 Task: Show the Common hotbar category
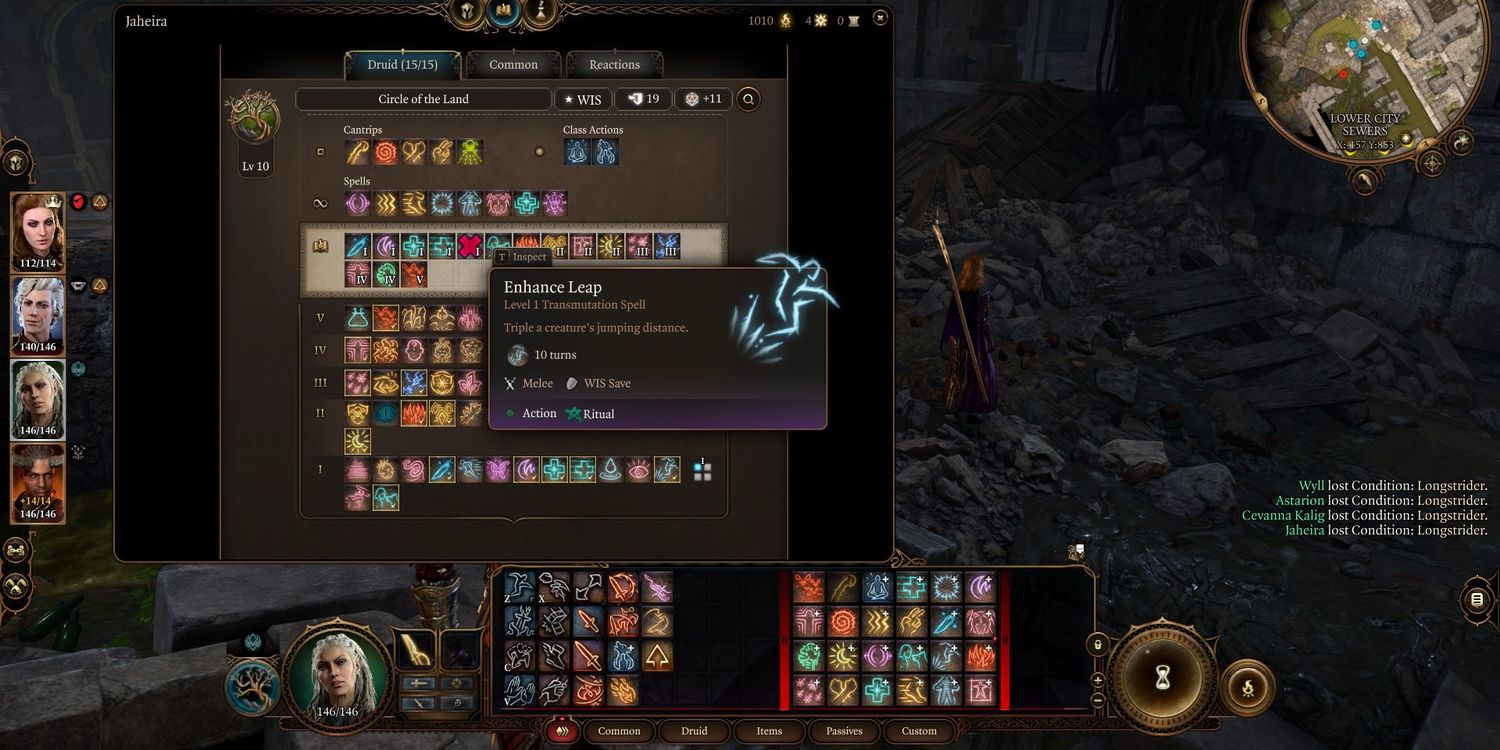pyautogui.click(x=619, y=731)
